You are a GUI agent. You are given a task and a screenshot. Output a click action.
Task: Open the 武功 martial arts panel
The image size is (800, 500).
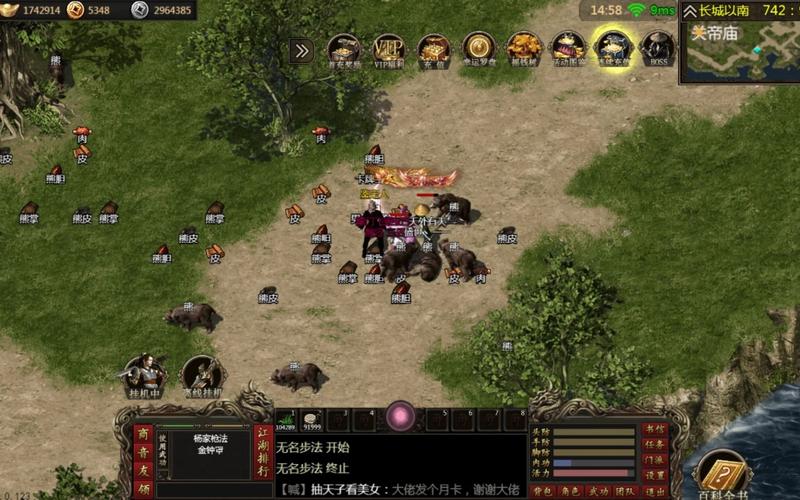pos(598,490)
